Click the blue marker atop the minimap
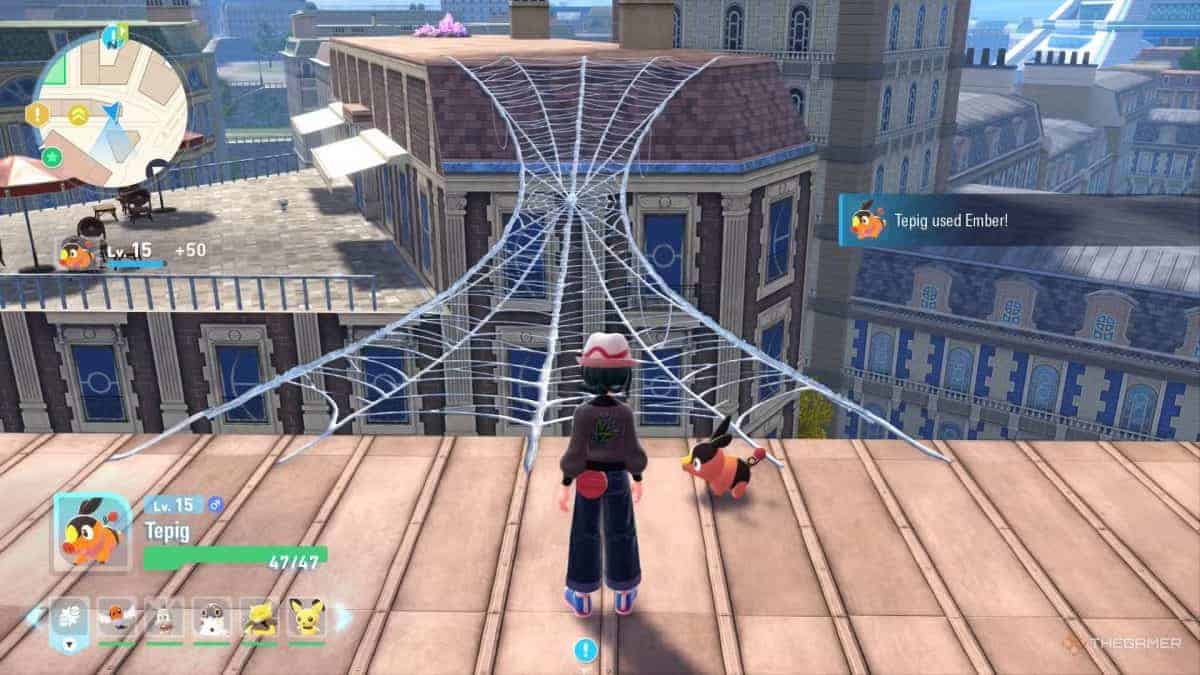The width and height of the screenshot is (1200, 675). 113,36
